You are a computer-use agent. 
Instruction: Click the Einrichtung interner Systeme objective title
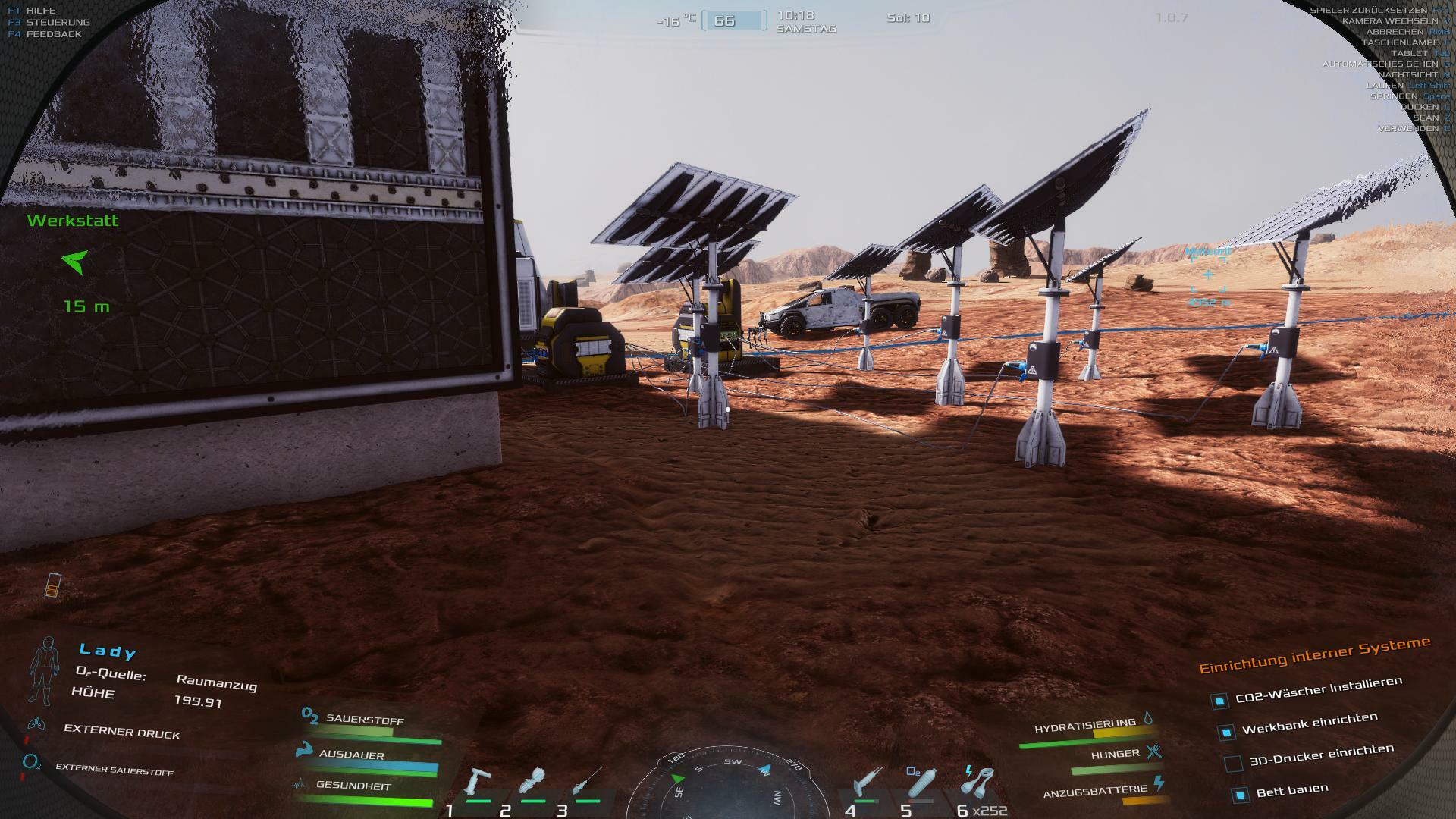(x=1314, y=655)
